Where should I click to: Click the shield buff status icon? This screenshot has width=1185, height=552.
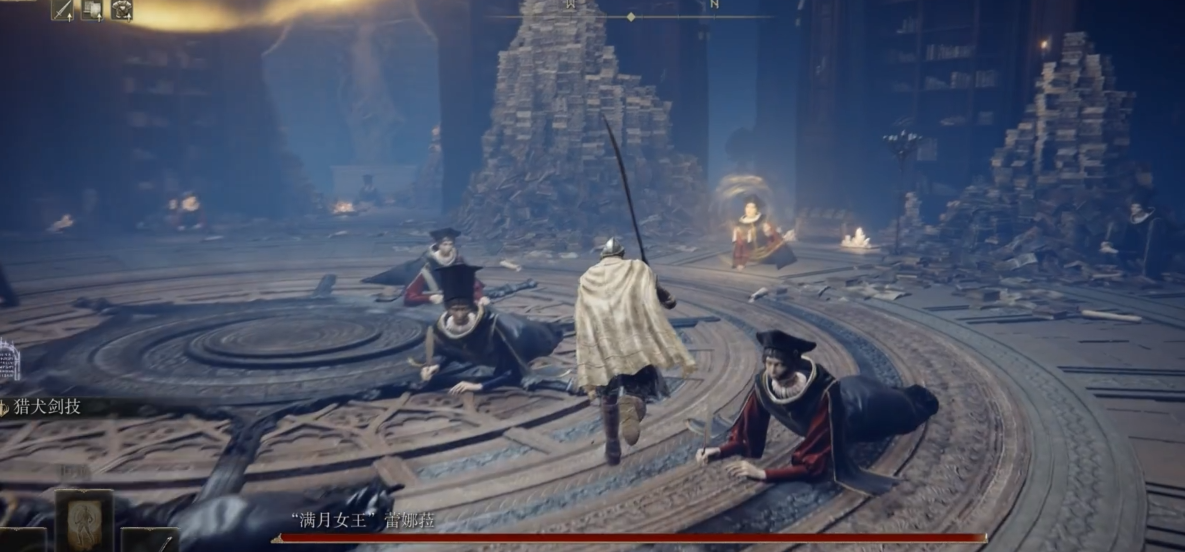click(92, 10)
